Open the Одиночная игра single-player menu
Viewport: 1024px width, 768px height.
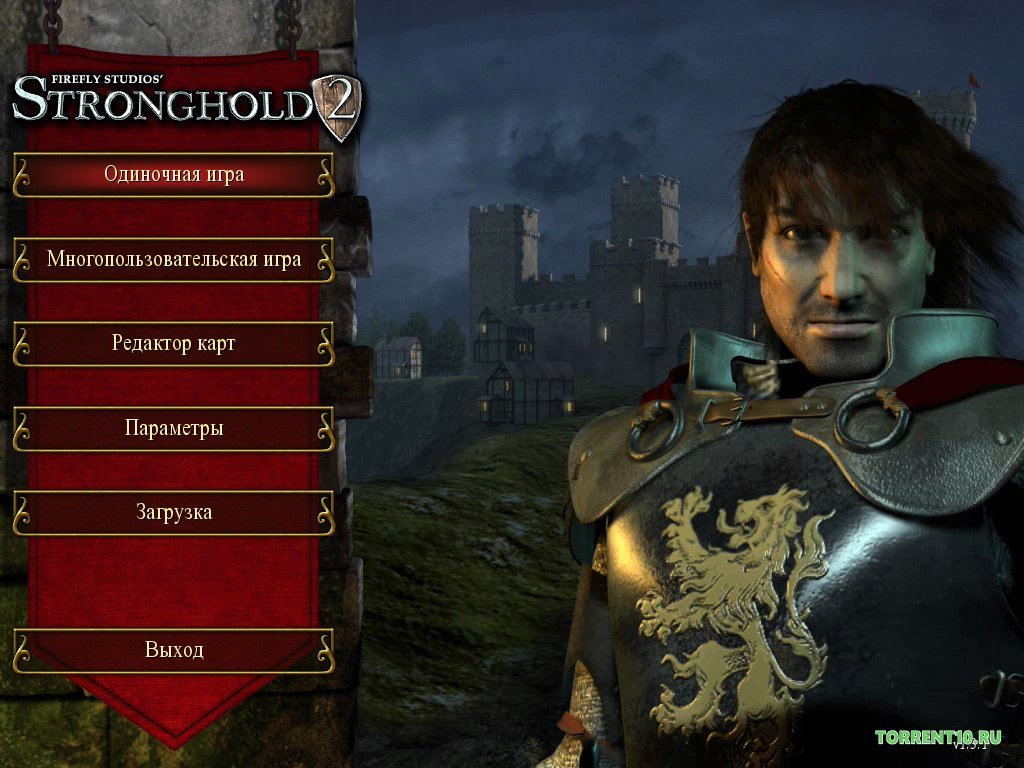pyautogui.click(x=174, y=175)
